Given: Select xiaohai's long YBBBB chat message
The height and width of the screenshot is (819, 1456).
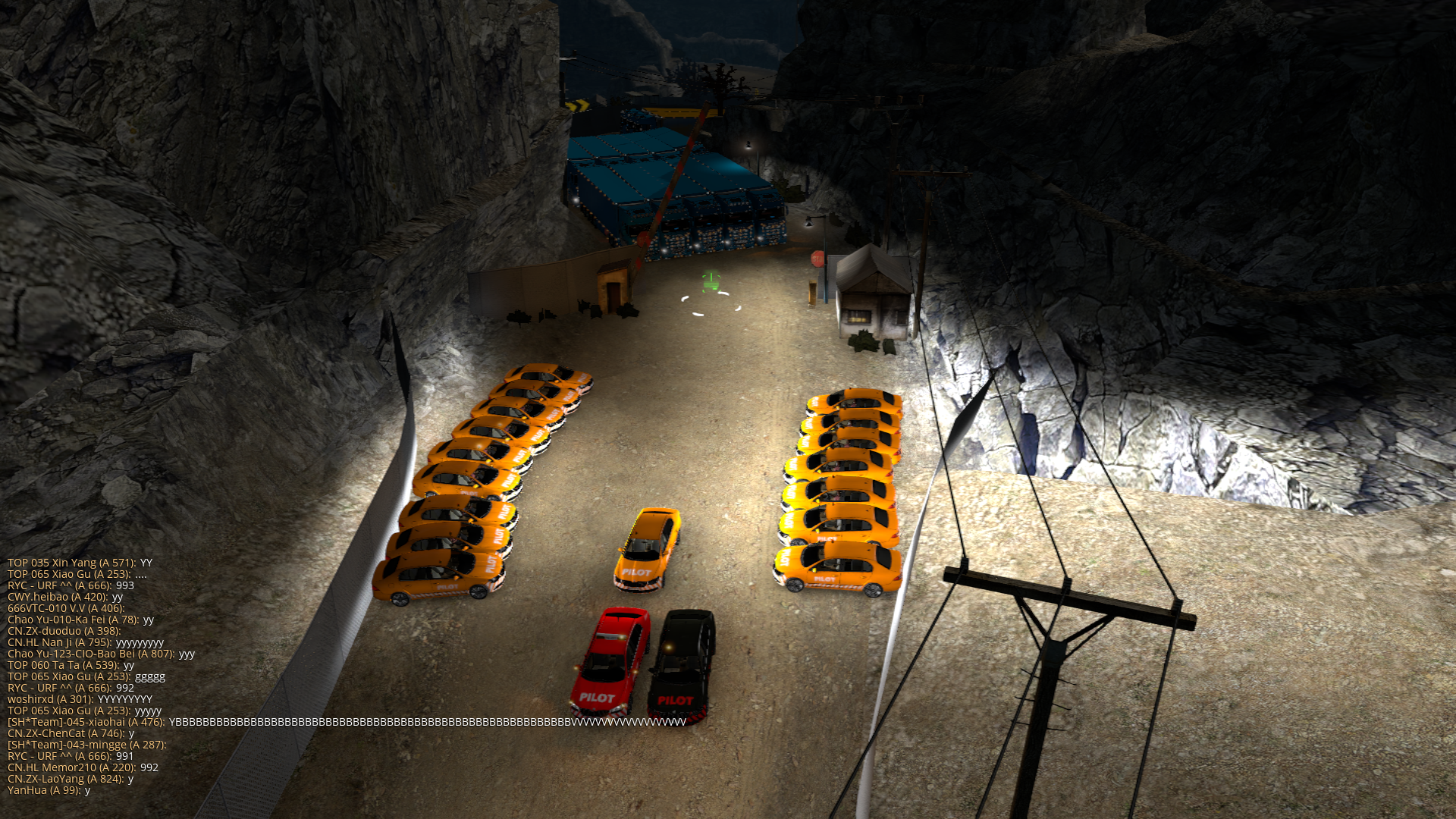Looking at the screenshot, I should coord(346,722).
